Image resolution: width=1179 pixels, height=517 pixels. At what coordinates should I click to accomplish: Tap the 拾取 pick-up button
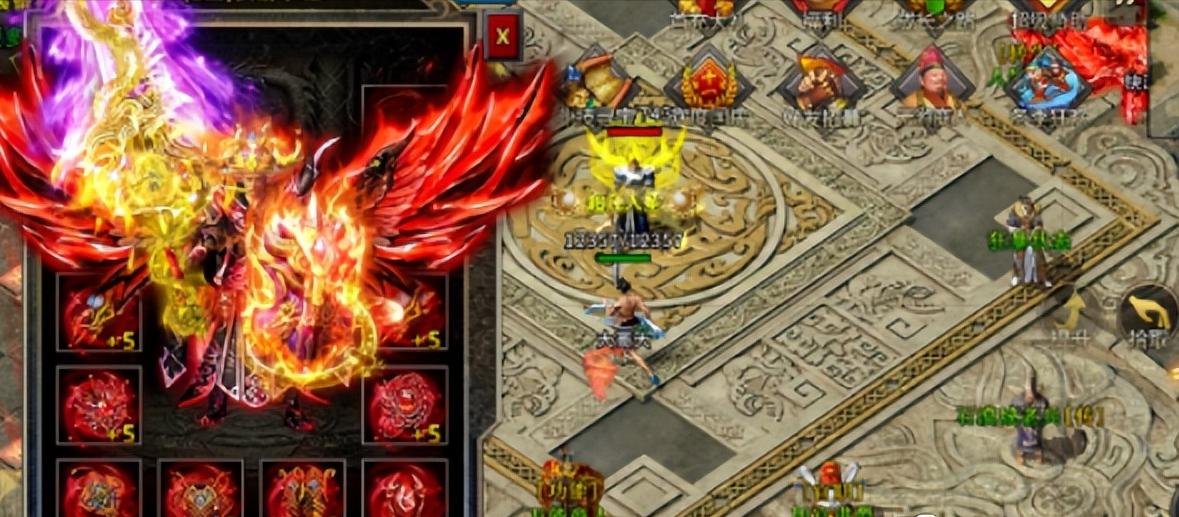[x=1149, y=314]
